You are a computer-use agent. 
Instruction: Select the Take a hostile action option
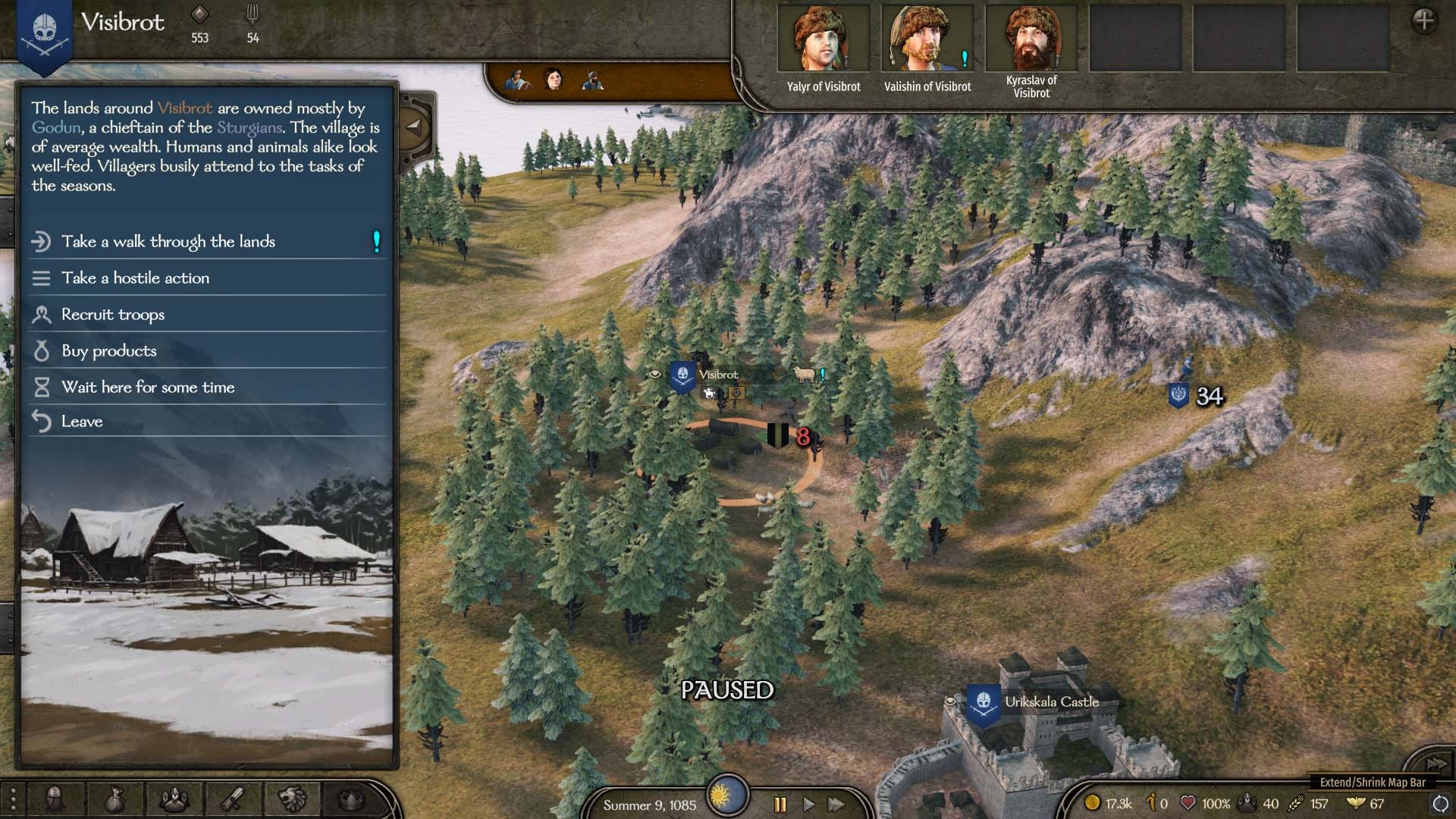pos(135,278)
